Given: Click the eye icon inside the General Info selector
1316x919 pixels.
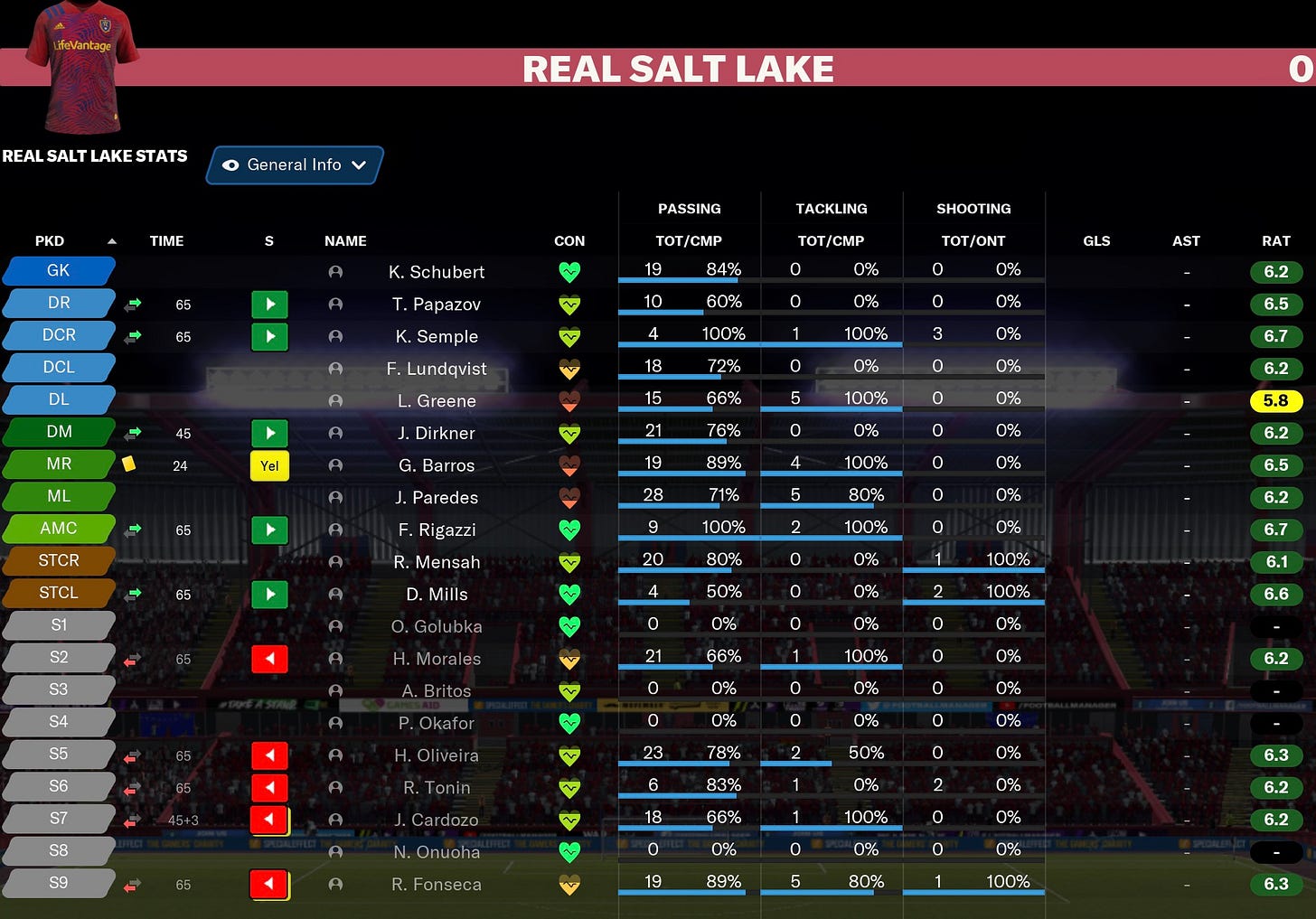Looking at the screenshot, I should (231, 164).
